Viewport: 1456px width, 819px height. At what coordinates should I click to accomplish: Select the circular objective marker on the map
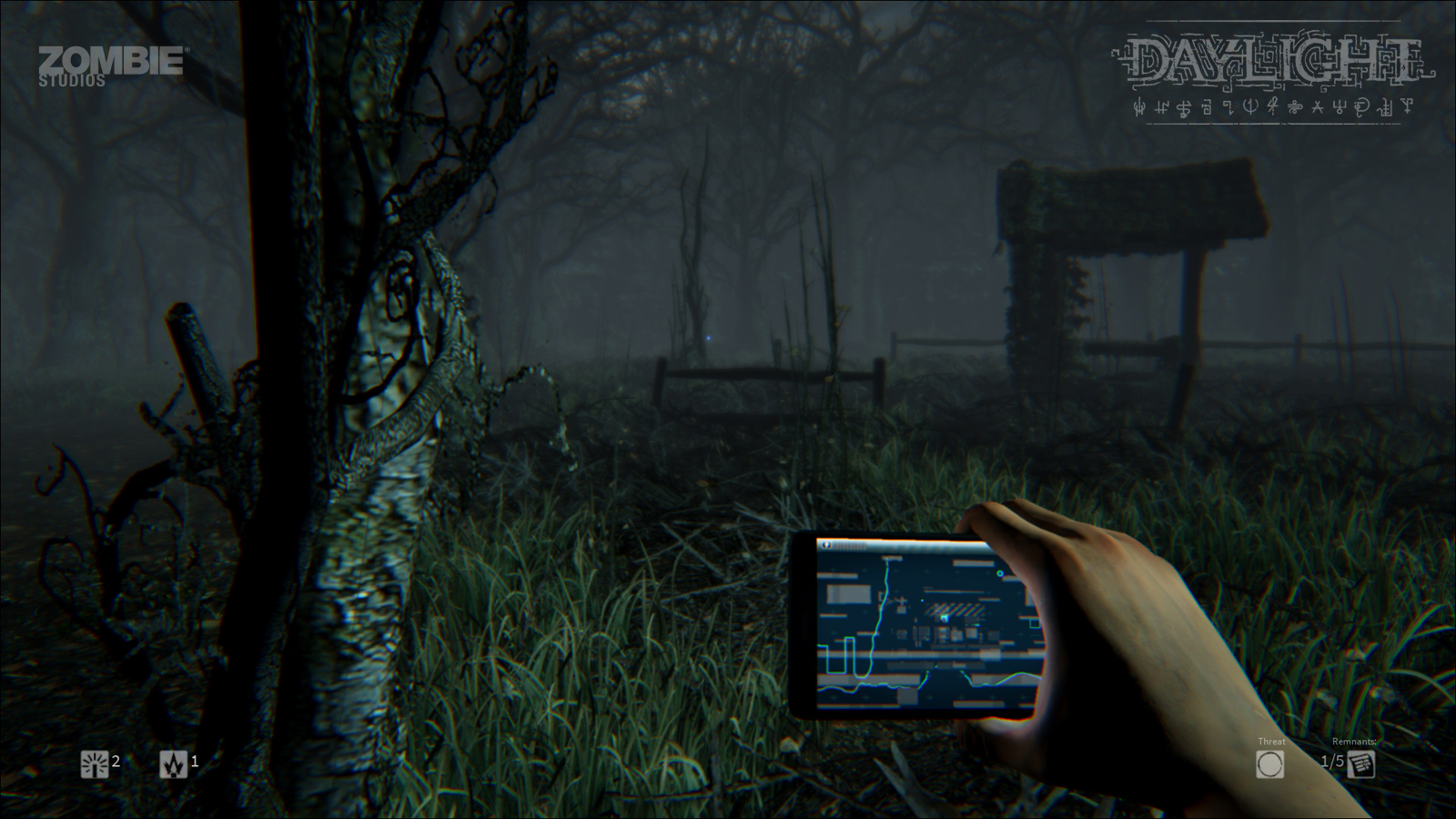1000,573
